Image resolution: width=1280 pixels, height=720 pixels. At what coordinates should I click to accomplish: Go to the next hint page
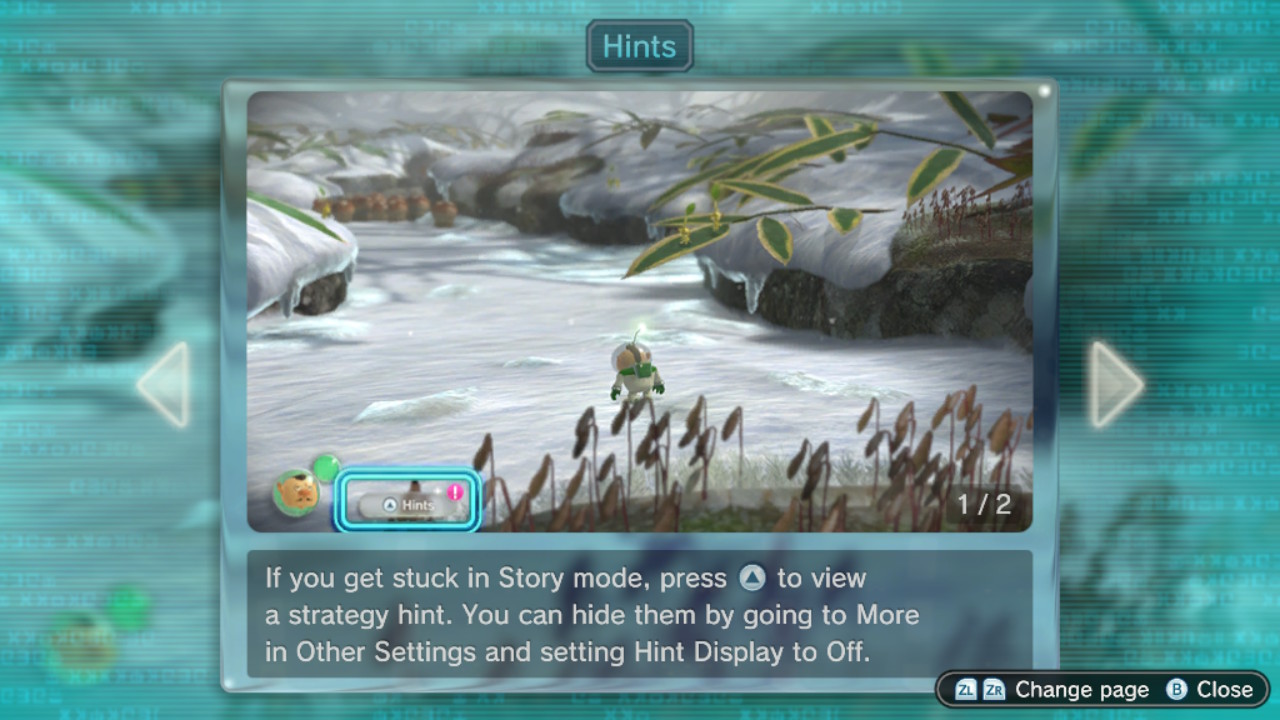click(1116, 385)
